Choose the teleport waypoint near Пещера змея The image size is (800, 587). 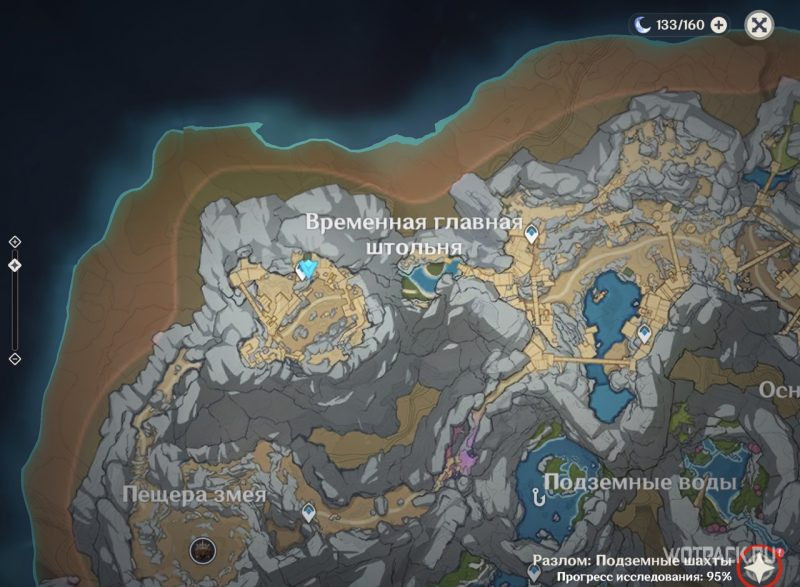tap(309, 512)
